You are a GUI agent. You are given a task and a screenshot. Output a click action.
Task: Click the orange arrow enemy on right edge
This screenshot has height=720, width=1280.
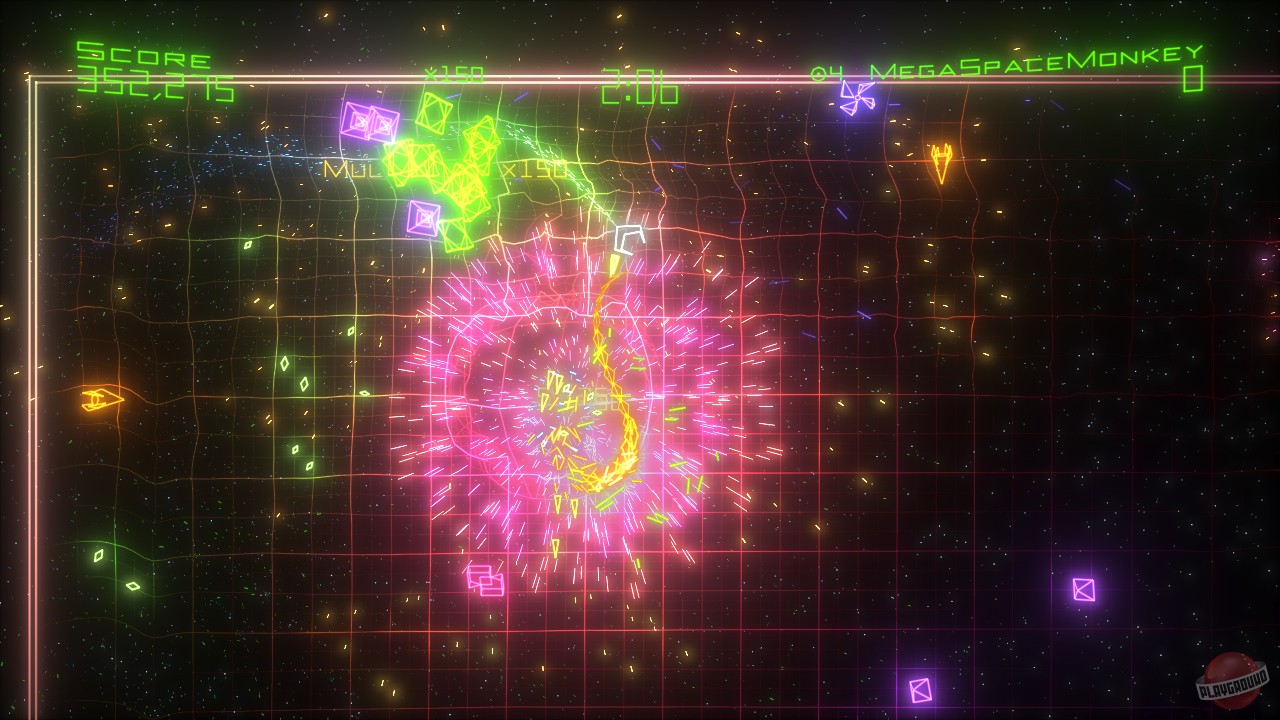pyautogui.click(x=940, y=162)
